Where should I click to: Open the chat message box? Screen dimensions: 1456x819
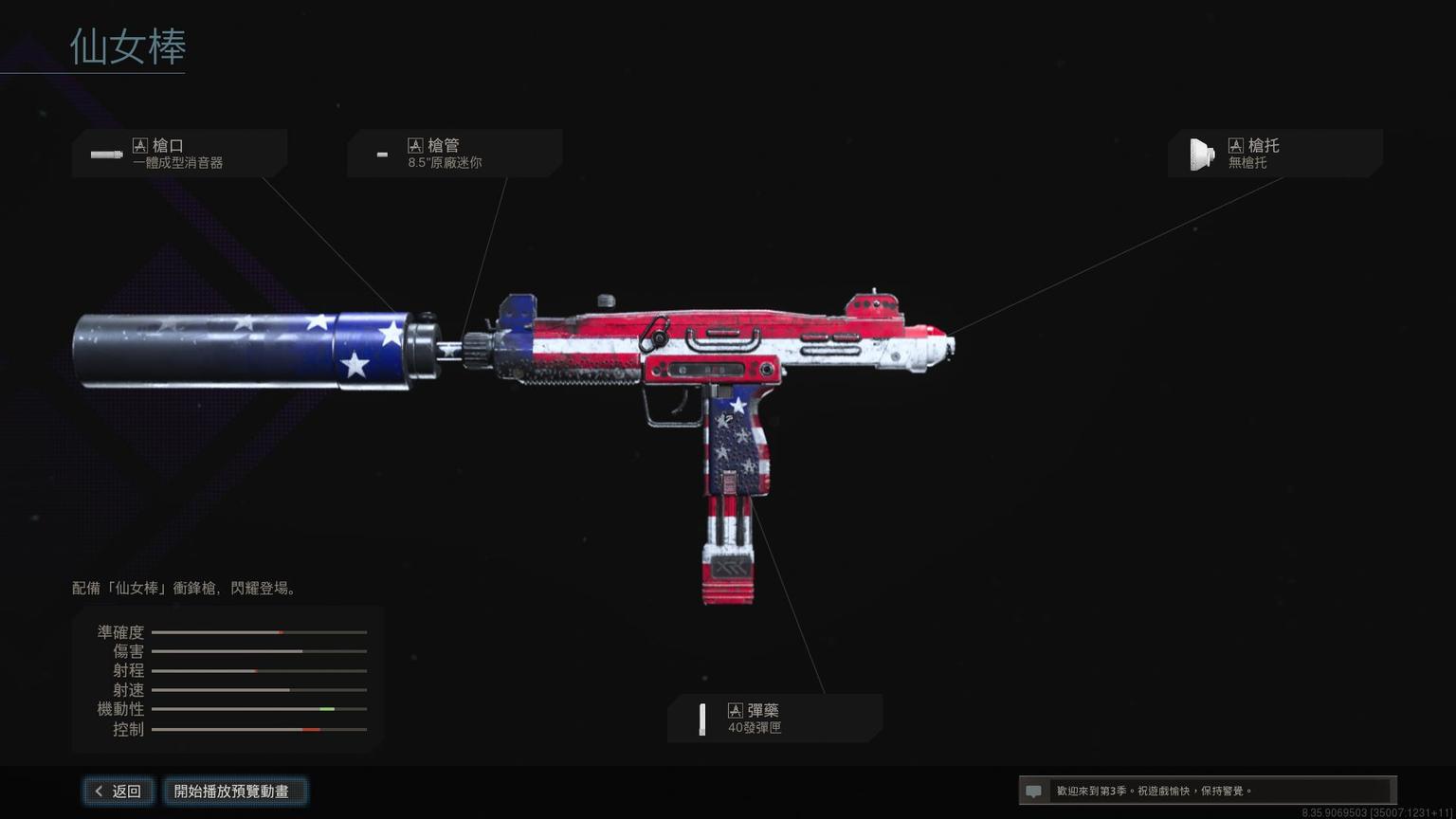tap(1206, 791)
